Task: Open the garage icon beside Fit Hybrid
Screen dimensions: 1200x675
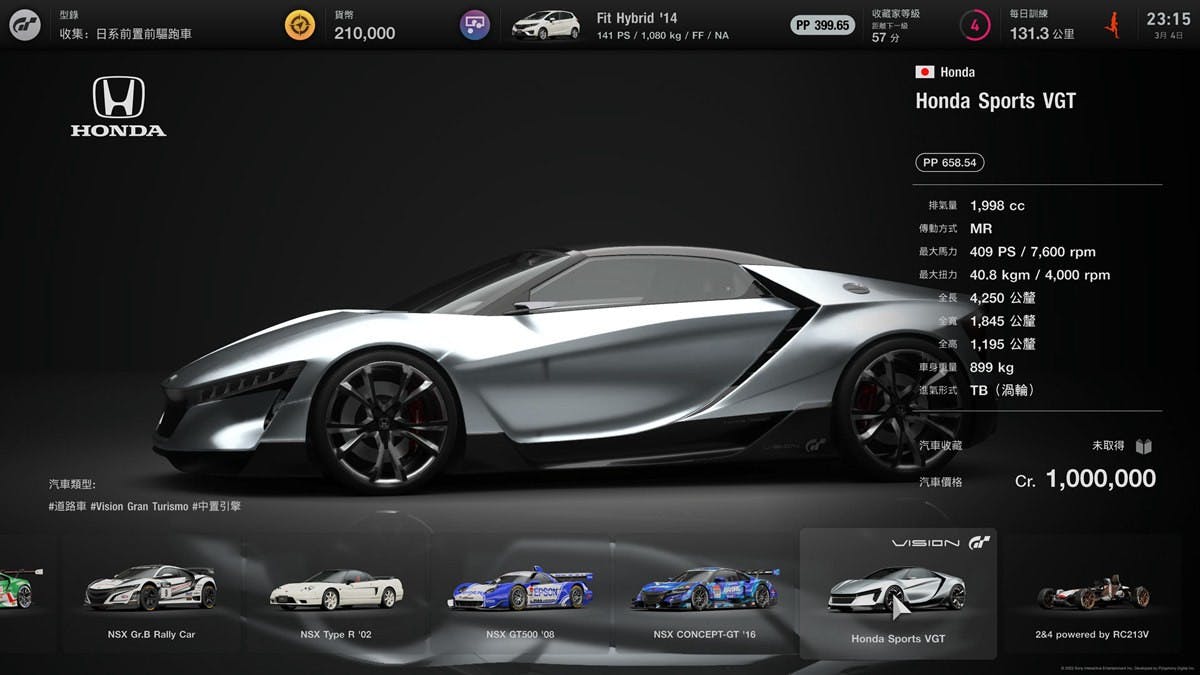Action: [x=474, y=25]
